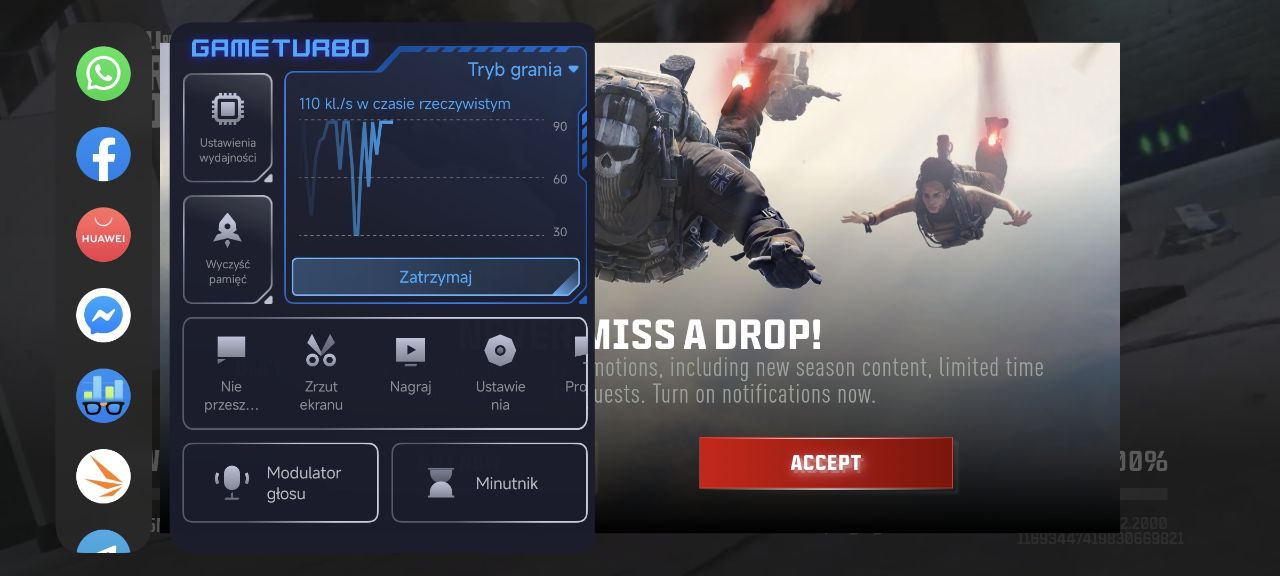Open the Minutnik timer
Viewport: 1280px width, 576px height.
pyautogui.click(x=489, y=483)
